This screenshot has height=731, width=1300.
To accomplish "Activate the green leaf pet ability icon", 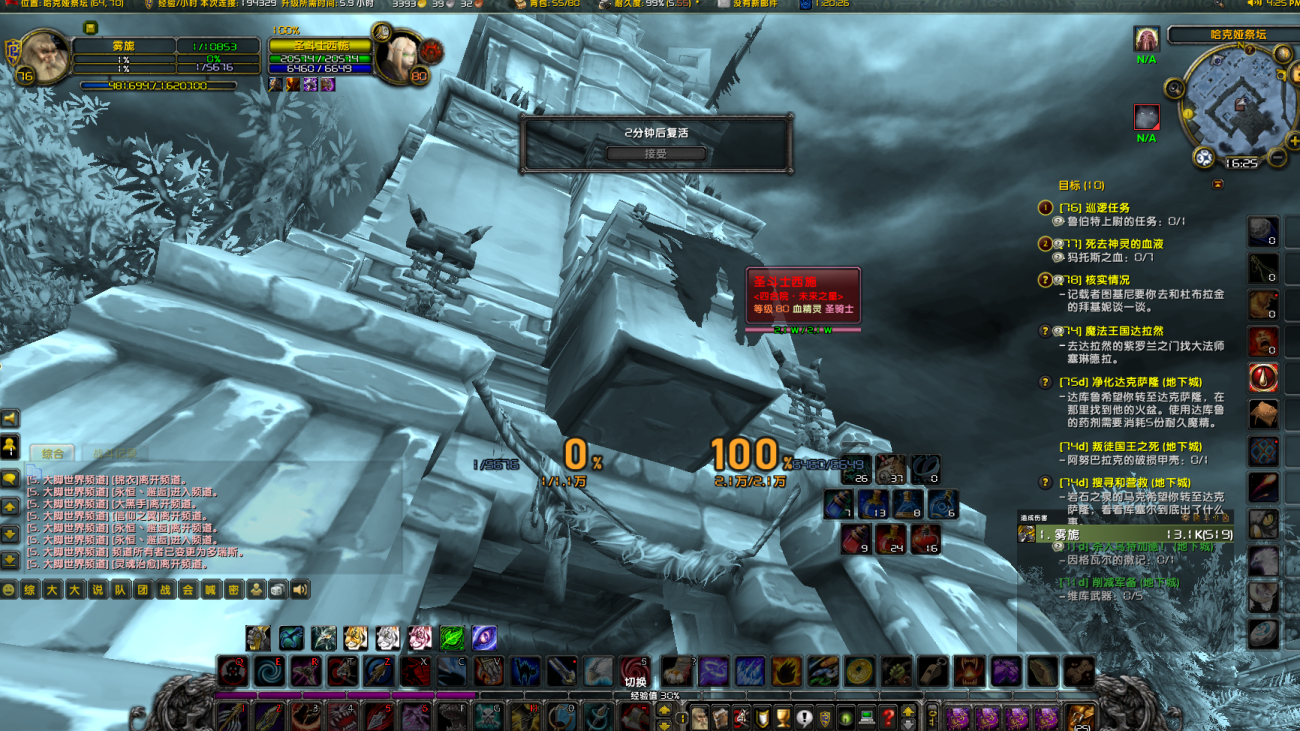I will pos(452,637).
